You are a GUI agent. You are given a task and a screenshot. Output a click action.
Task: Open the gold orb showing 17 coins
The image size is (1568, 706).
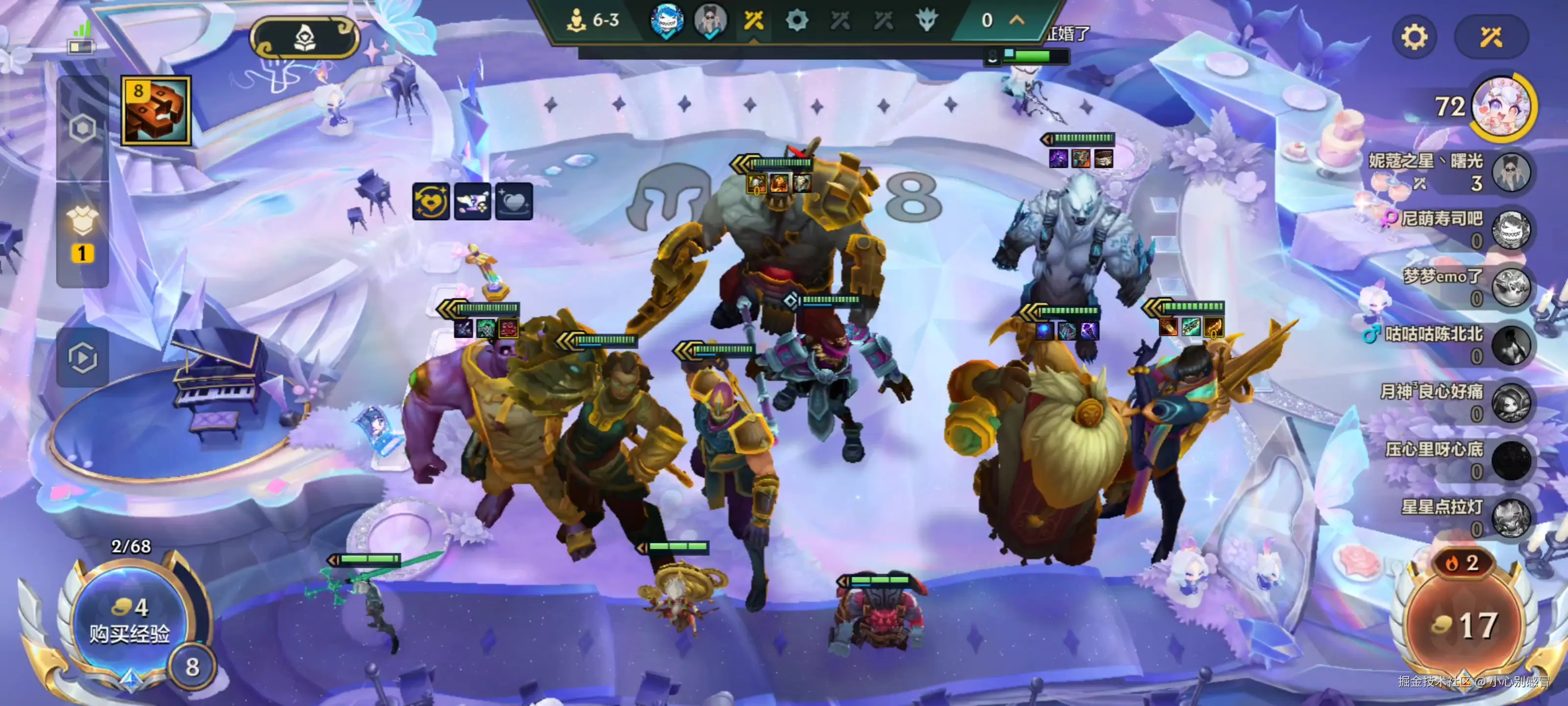pos(1464,625)
